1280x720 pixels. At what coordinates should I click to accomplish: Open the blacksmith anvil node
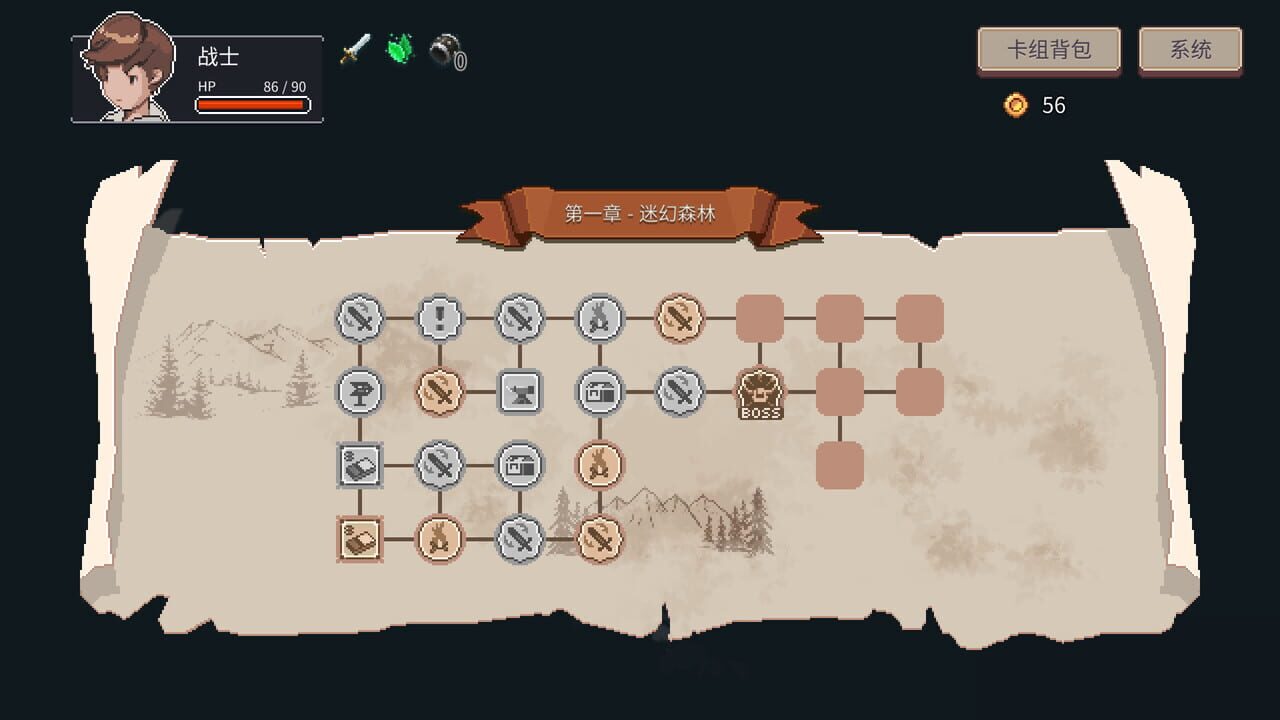tap(521, 391)
